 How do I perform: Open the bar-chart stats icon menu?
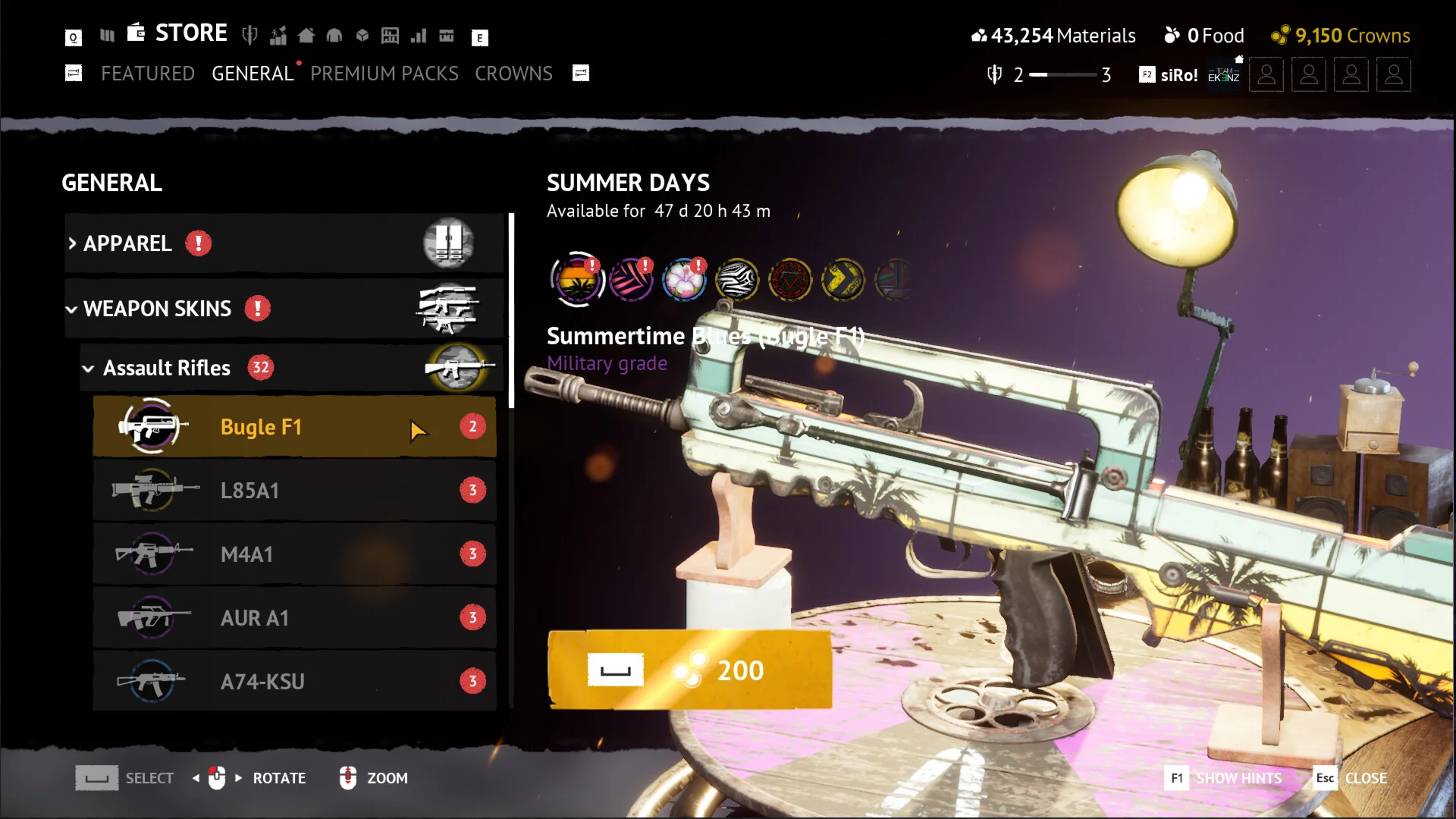click(x=419, y=35)
